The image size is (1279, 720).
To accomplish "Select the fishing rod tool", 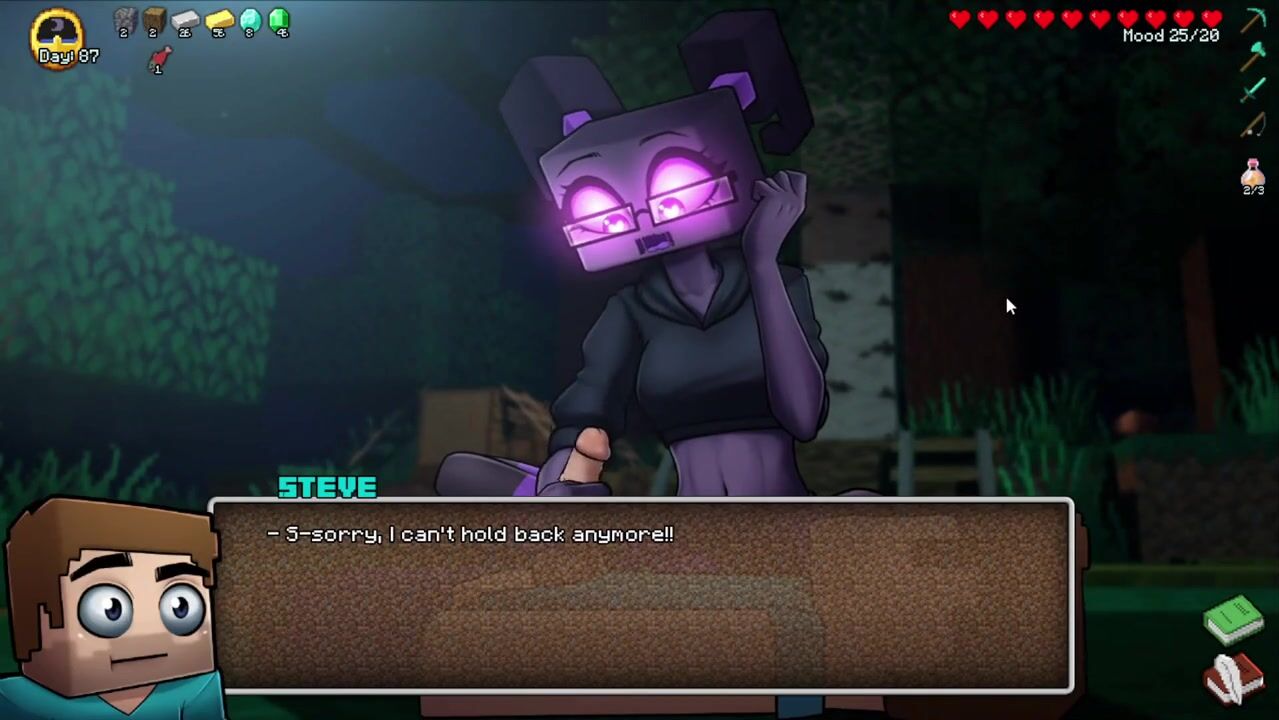I will pos(1253,126).
